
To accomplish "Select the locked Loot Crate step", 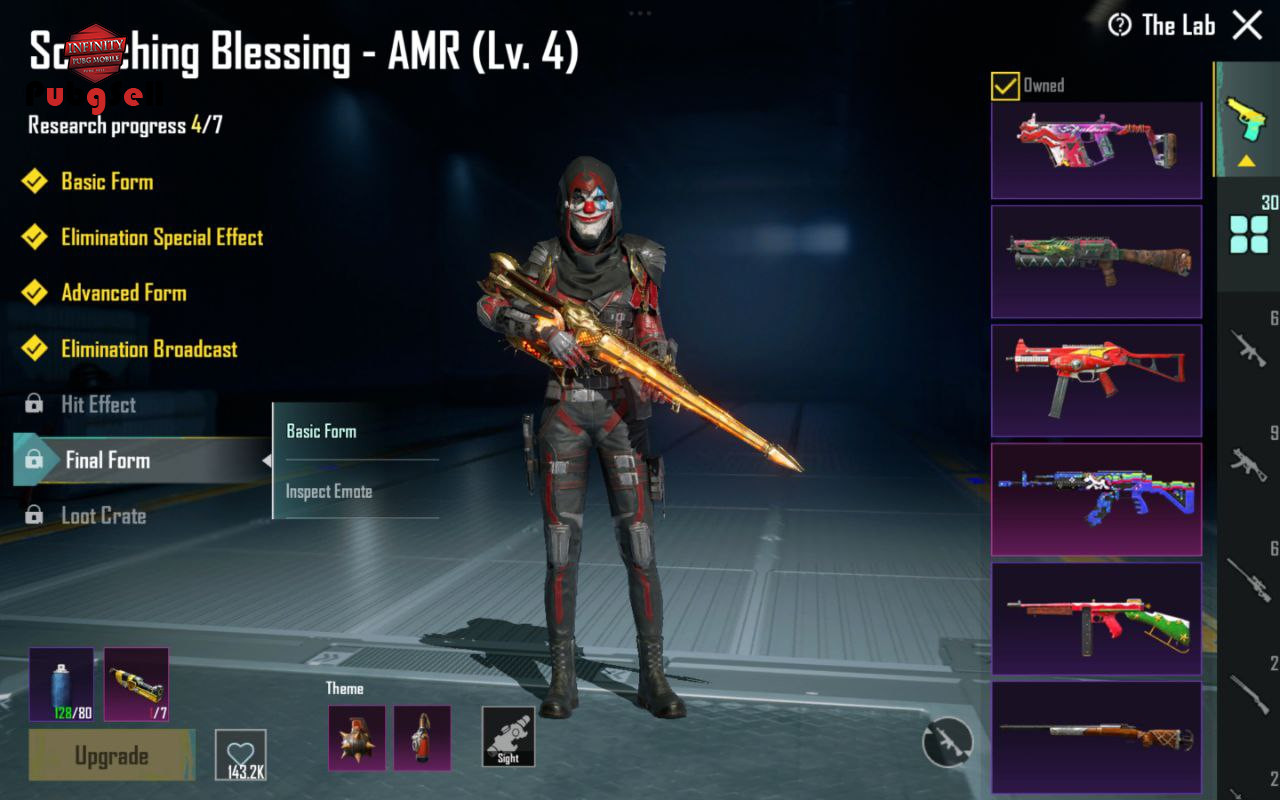I will click(x=103, y=516).
